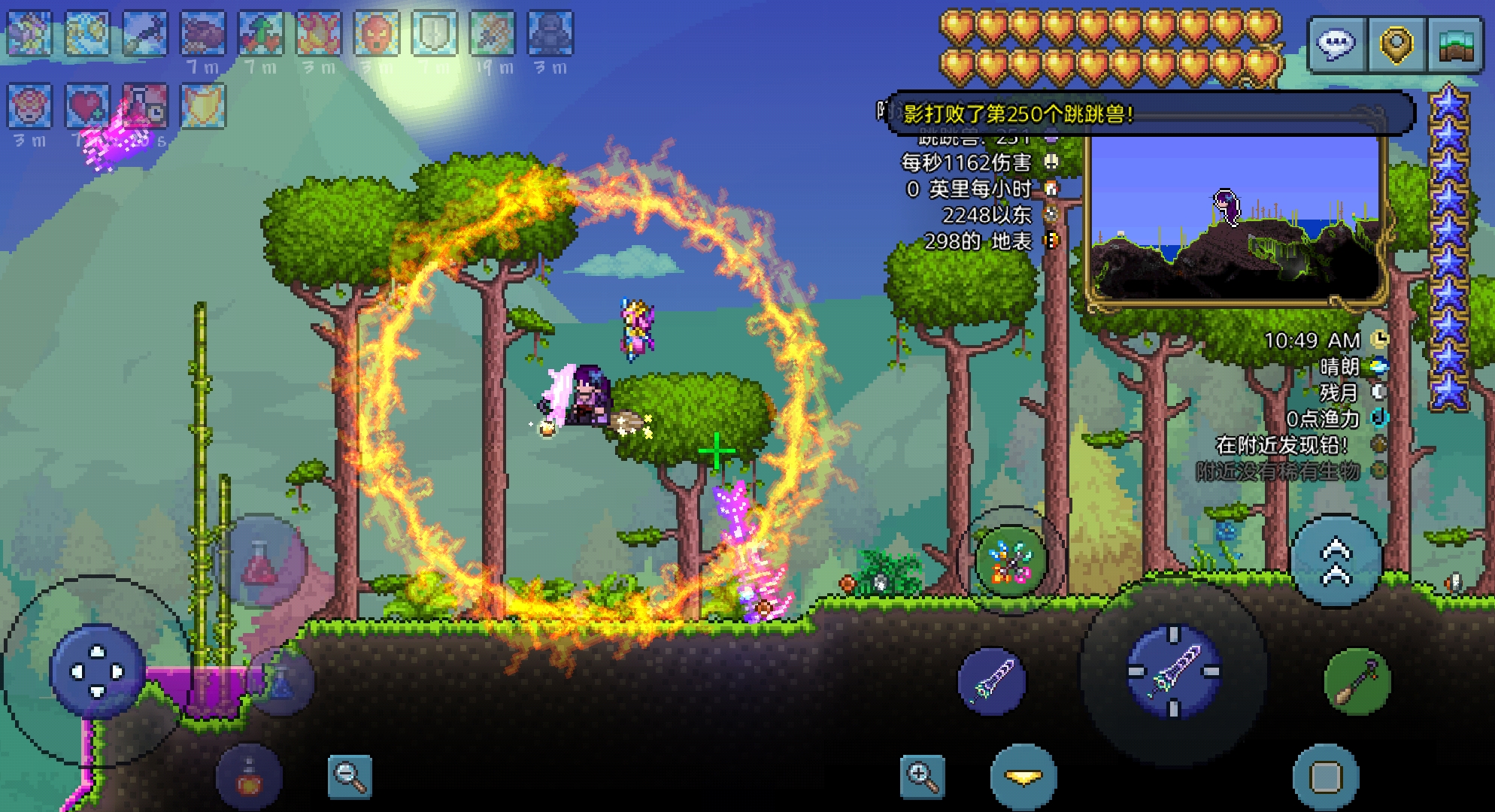
Task: Select the small sword quick slot
Action: tap(991, 681)
